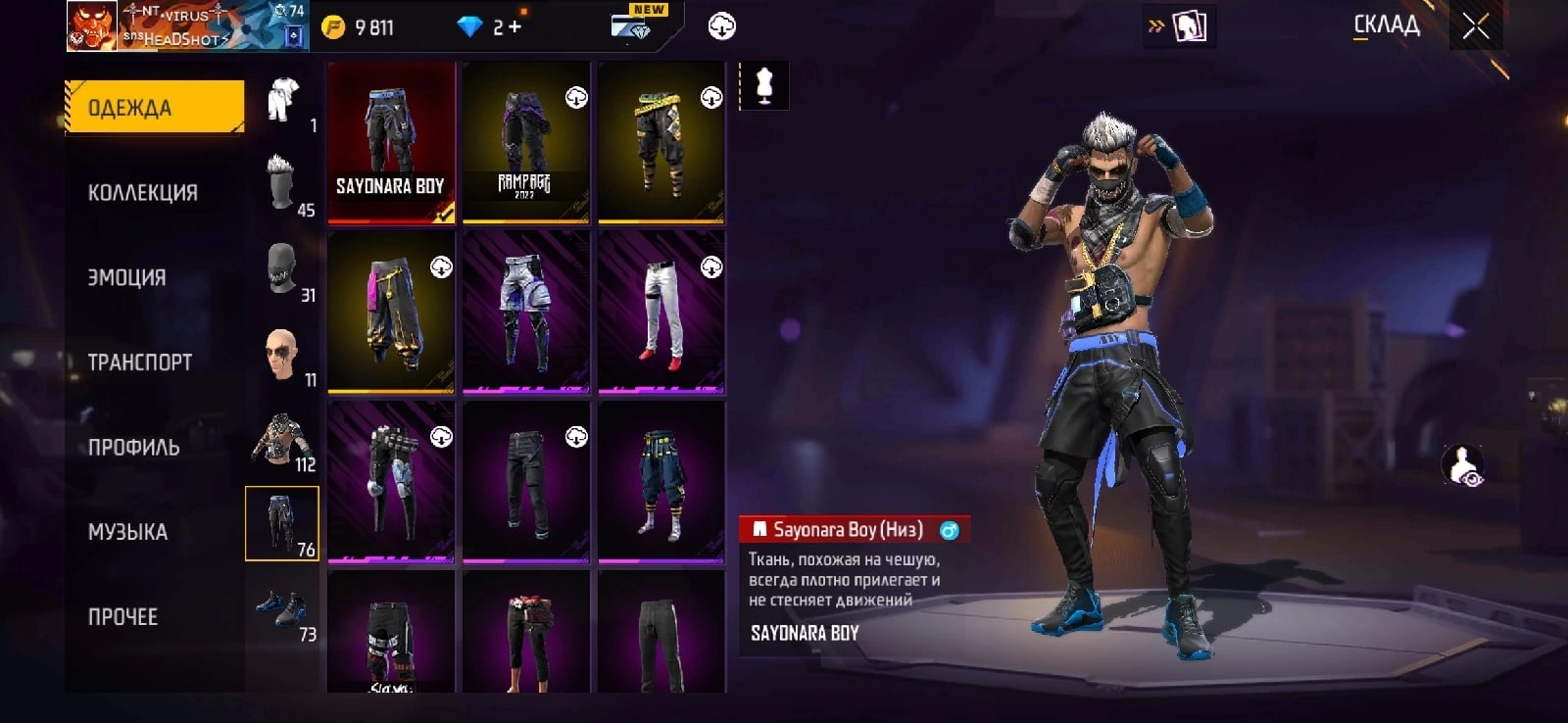The height and width of the screenshot is (723, 1568).
Task: Add diamonds with the plus button
Action: coord(514,26)
